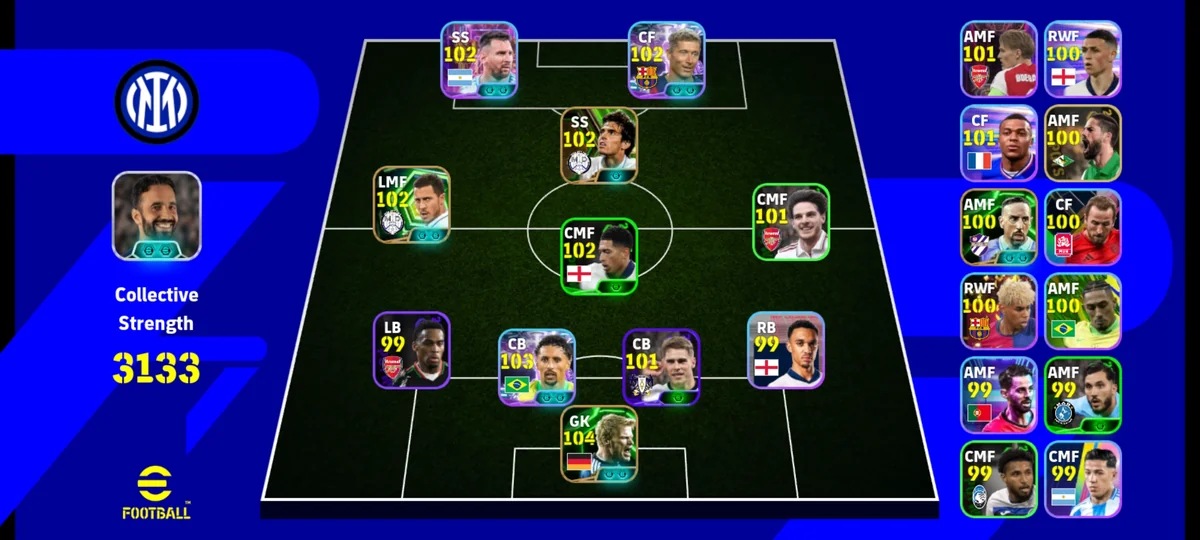1200x540 pixels.
Task: Select the CMF 99 Argentina substitute card
Action: click(x=1082, y=479)
